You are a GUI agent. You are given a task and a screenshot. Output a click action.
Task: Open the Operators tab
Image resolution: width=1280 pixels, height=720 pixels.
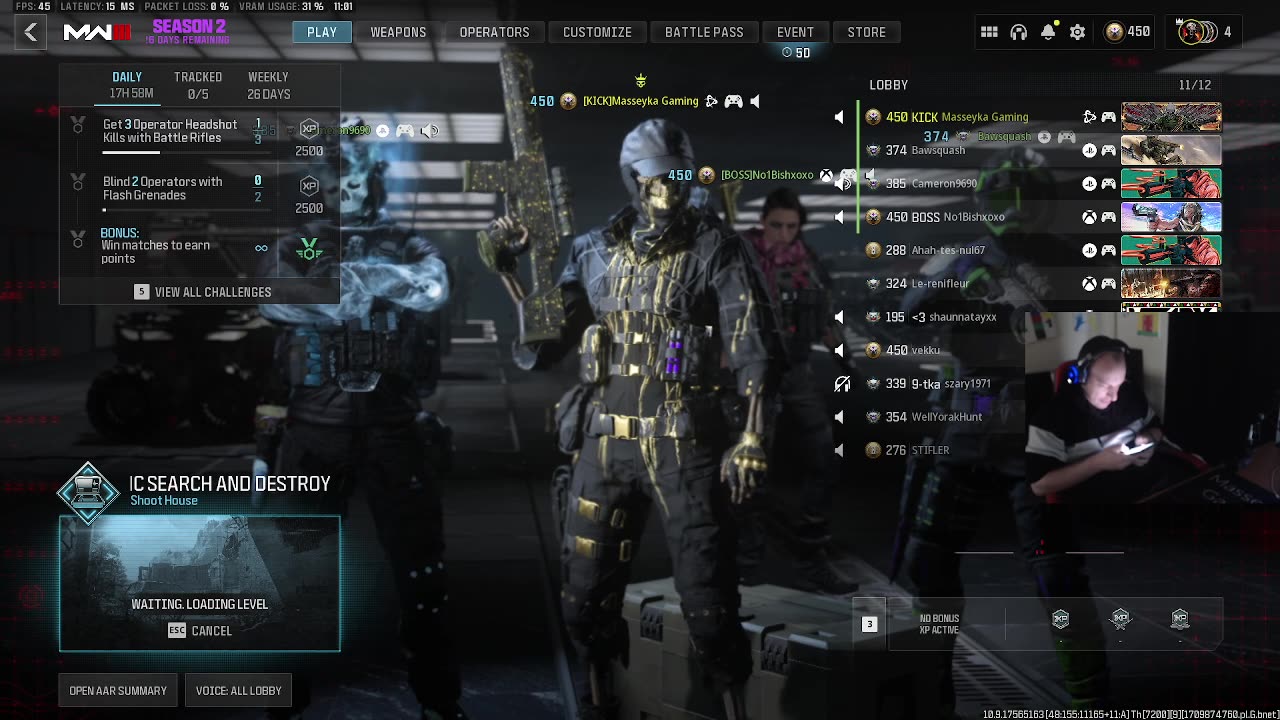(x=494, y=32)
